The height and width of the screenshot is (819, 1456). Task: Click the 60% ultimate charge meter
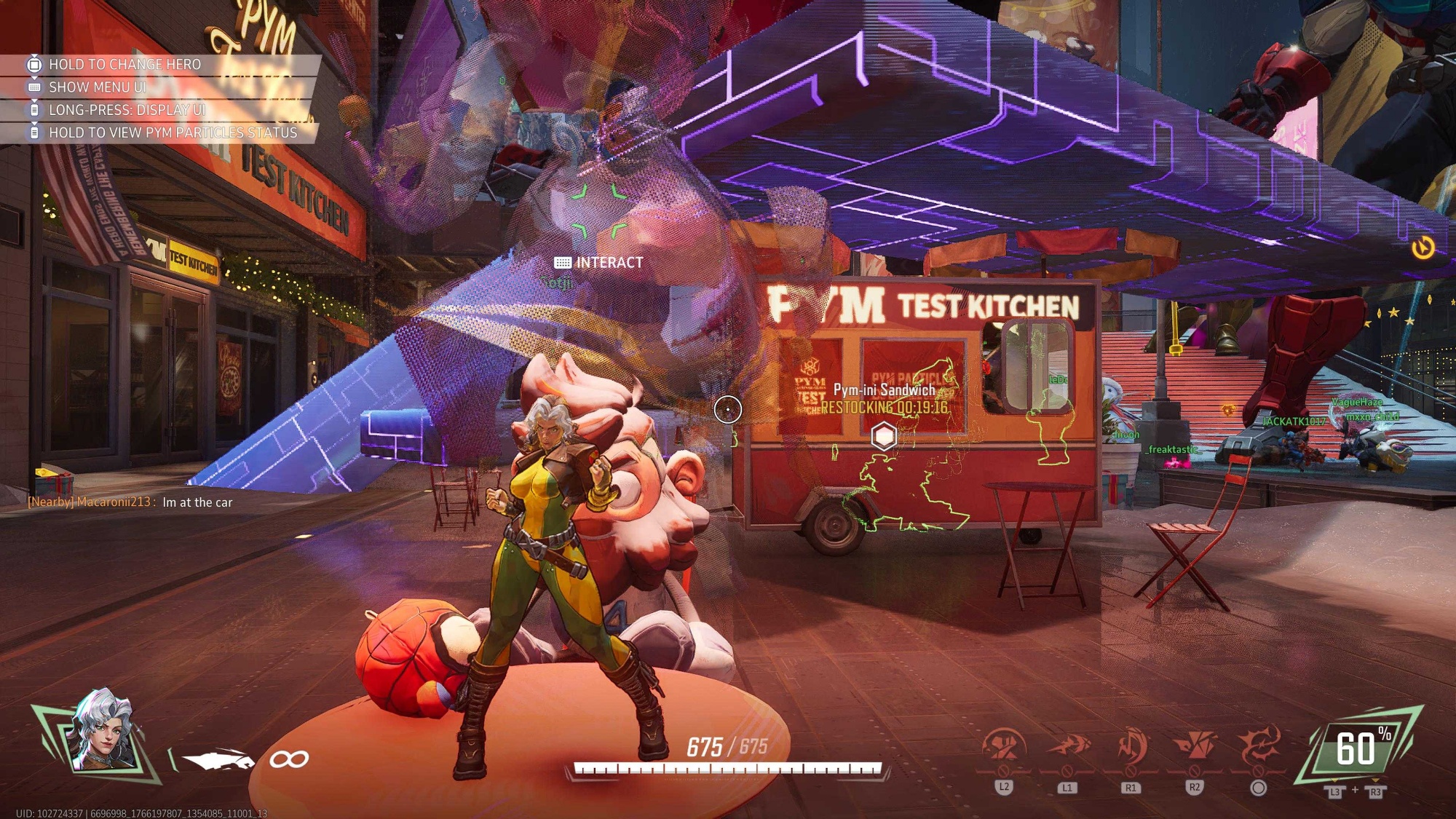coord(1358,748)
